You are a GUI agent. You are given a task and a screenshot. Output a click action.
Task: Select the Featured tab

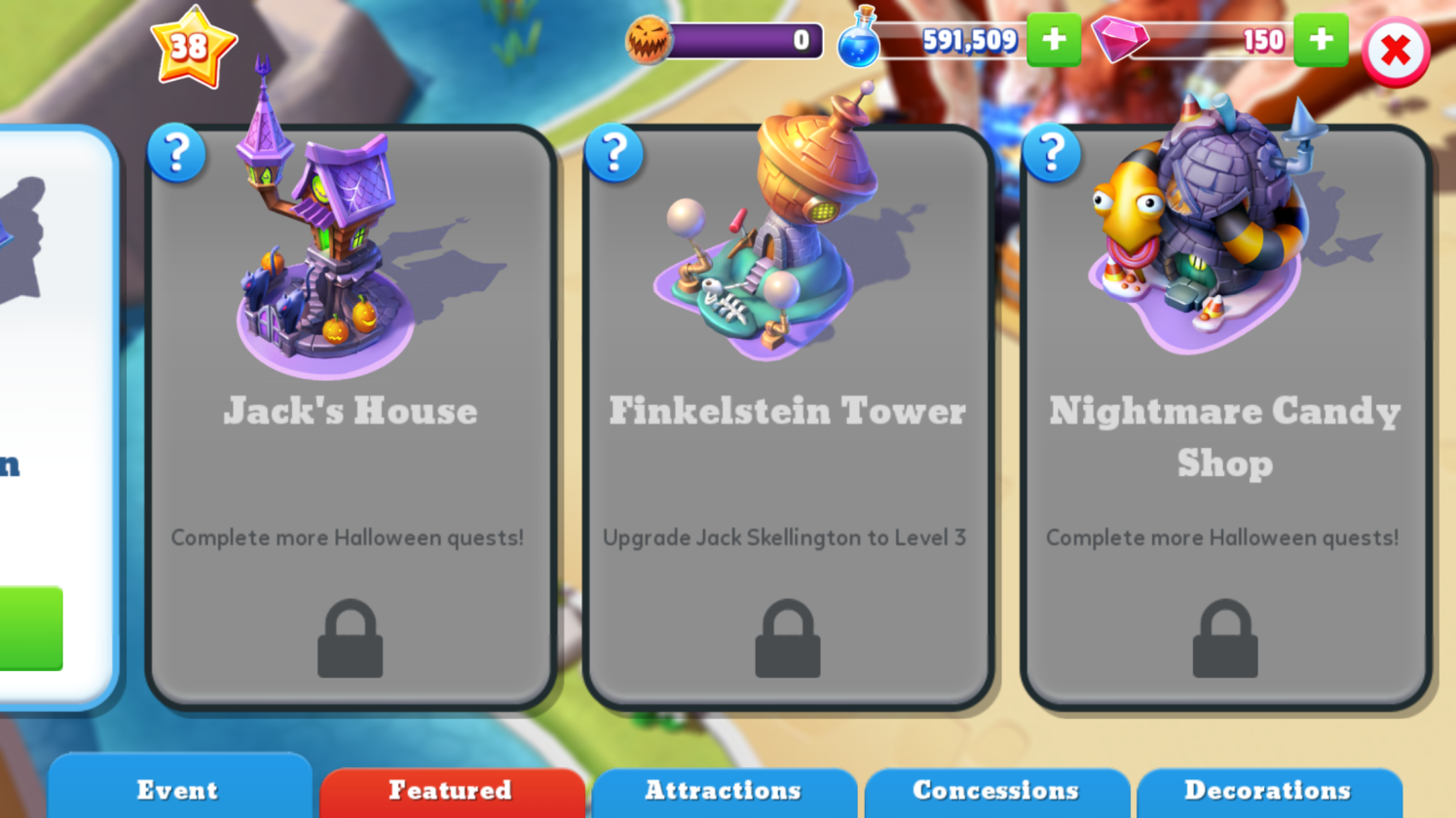click(x=451, y=790)
